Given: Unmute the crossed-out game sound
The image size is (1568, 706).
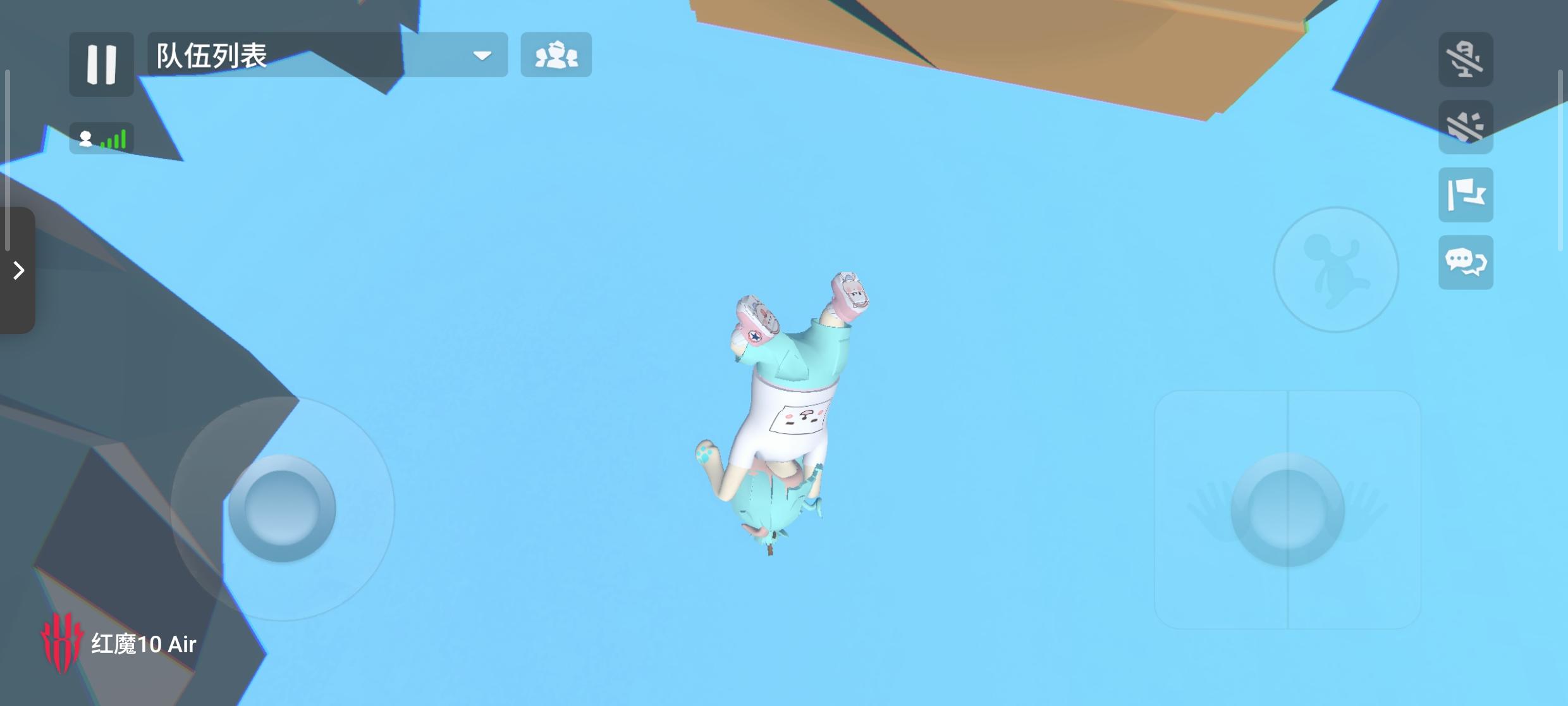Looking at the screenshot, I should point(1466,128).
